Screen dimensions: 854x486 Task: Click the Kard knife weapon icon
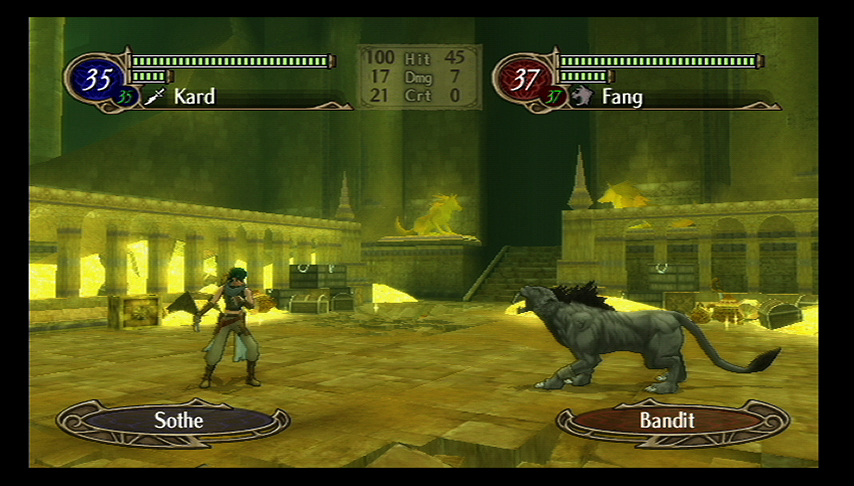(154, 97)
